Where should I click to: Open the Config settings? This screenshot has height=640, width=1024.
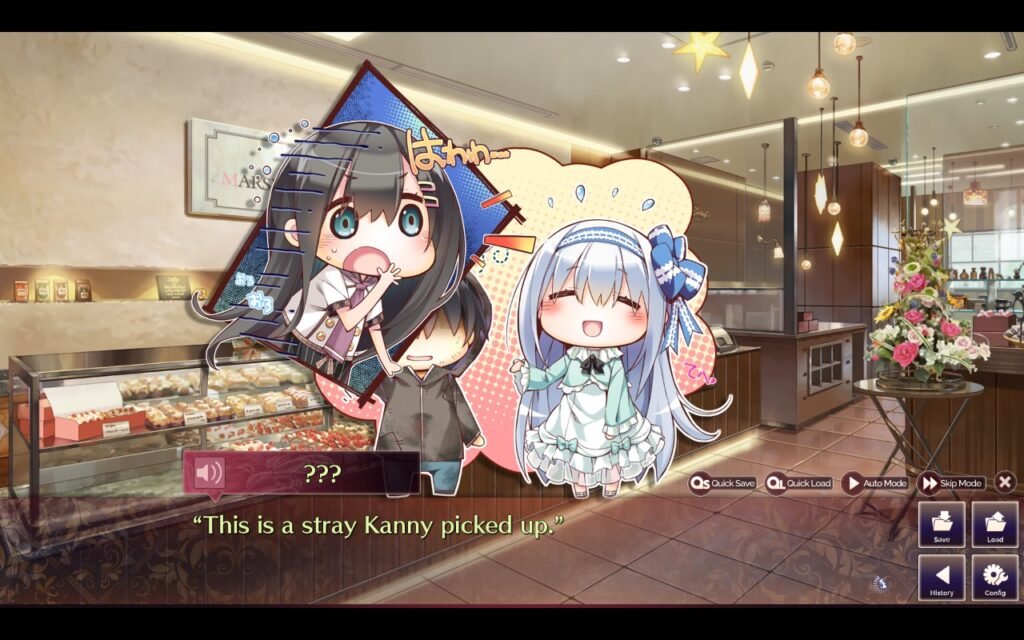coord(995,577)
